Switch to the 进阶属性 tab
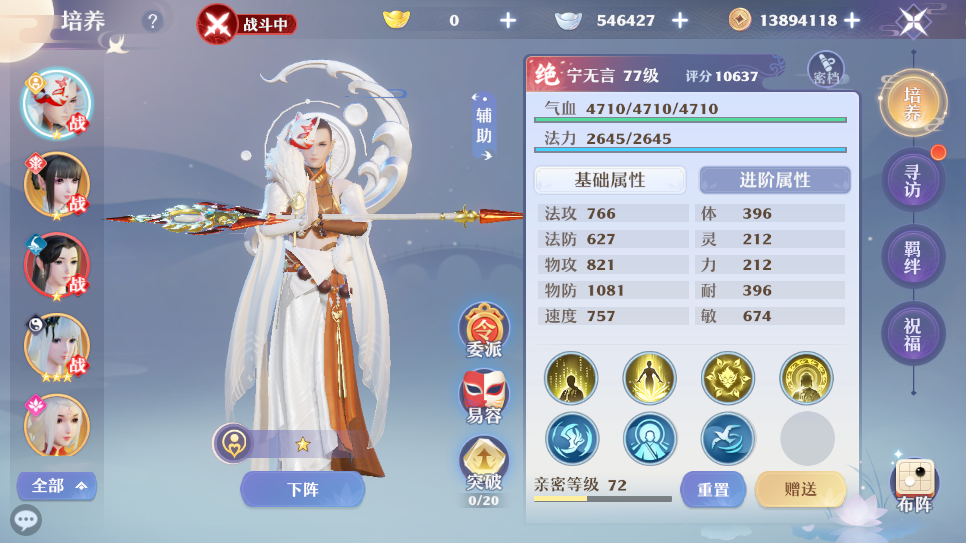Screen dimensions: 966x543 tap(774, 180)
